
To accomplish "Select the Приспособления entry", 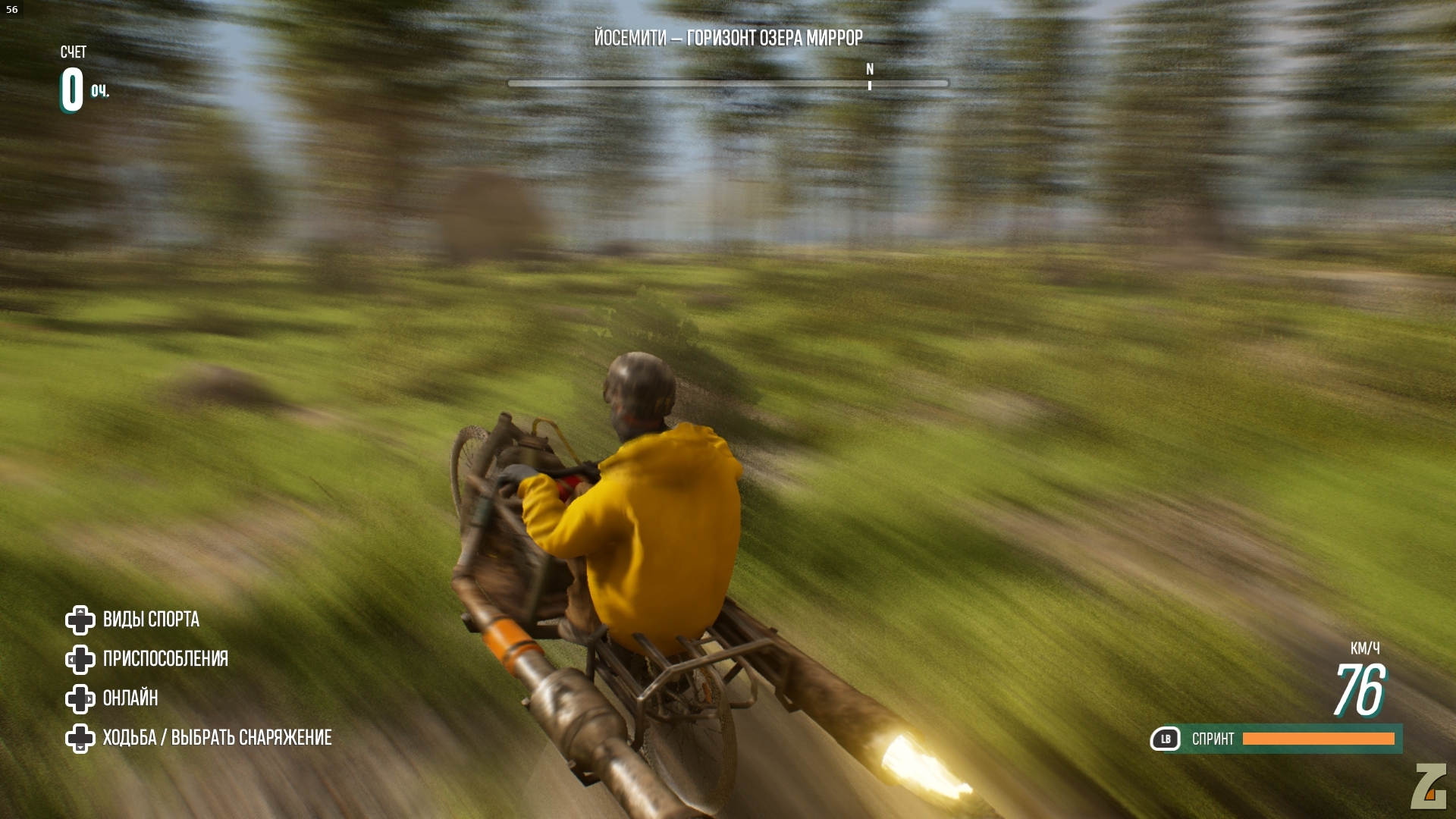I will [x=165, y=659].
